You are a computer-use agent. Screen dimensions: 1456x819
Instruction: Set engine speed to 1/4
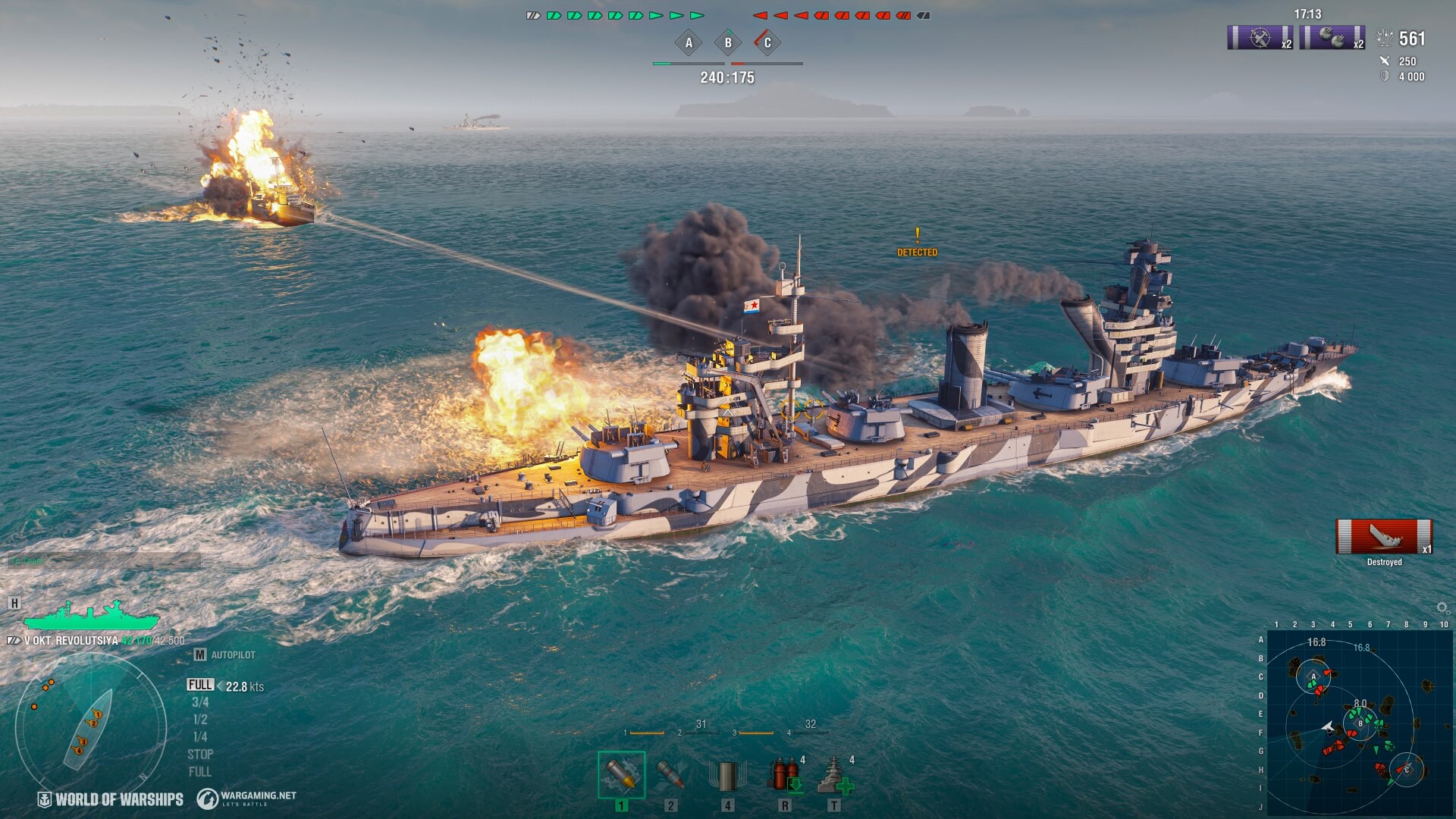[x=200, y=737]
